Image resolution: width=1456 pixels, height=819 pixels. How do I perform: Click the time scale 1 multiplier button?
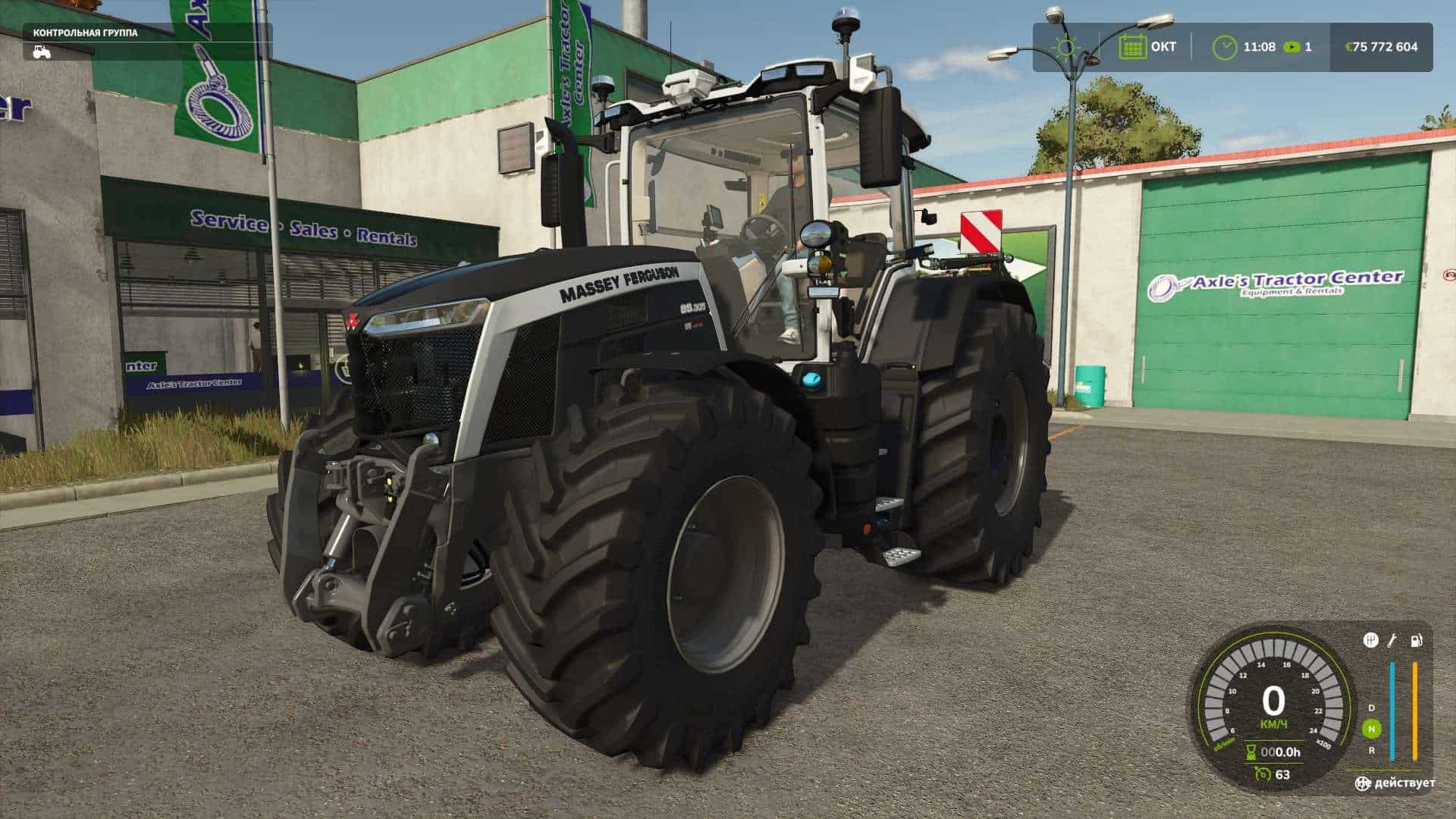1308,46
